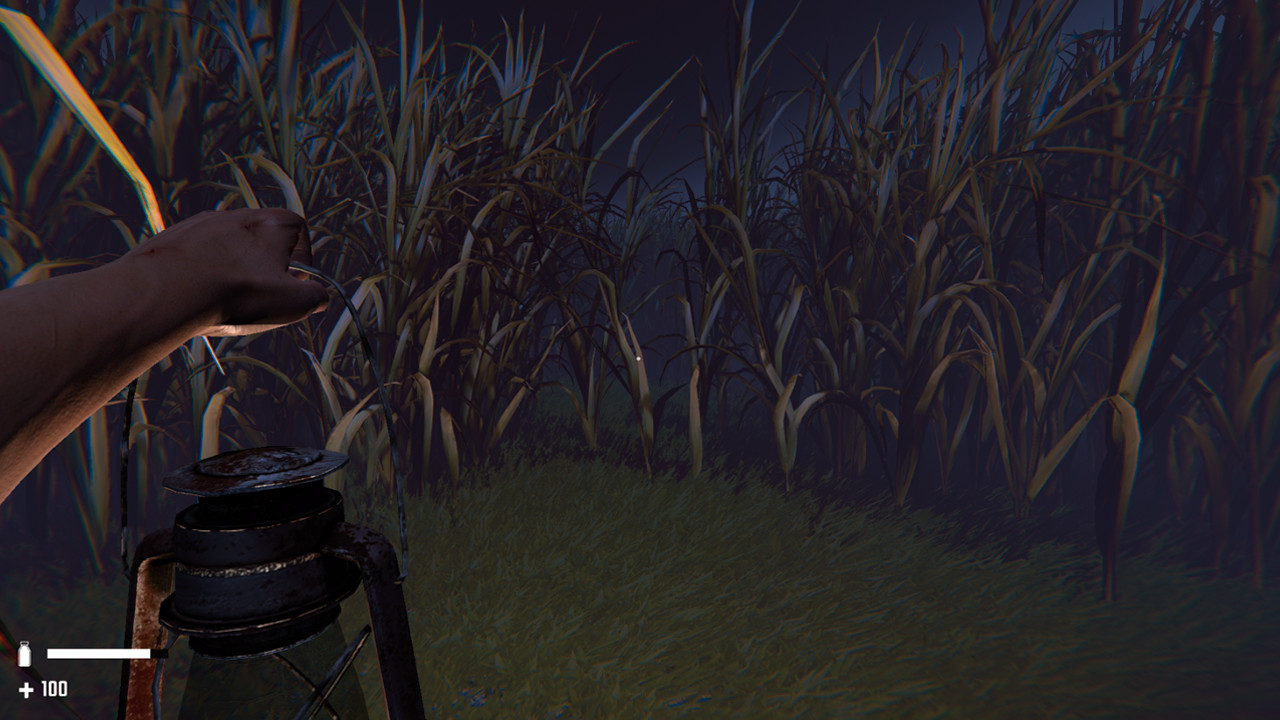This screenshot has width=1280, height=720.
Task: Click the empty end of the fuel bar
Action: [x=158, y=653]
